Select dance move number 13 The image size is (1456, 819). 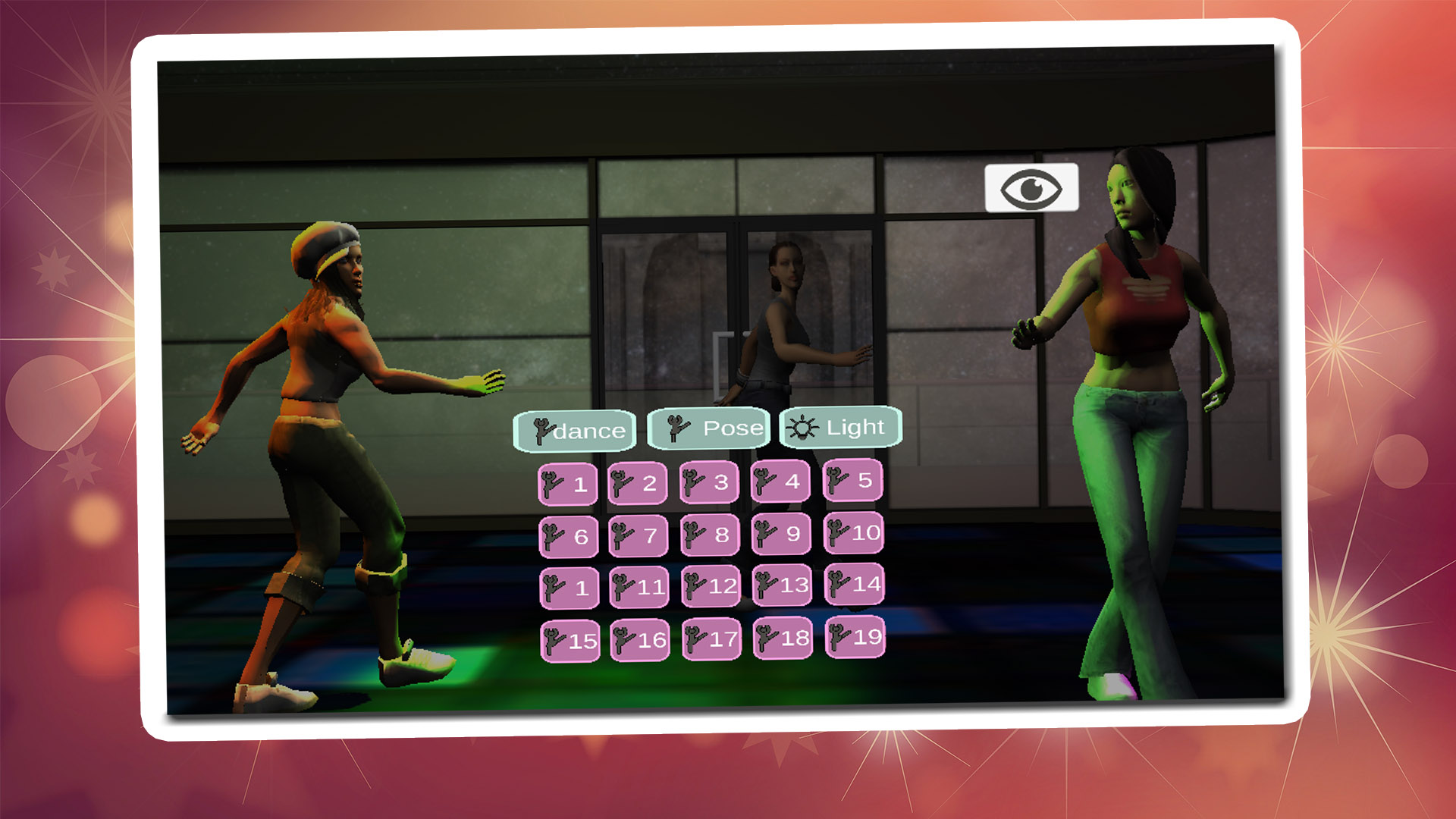[782, 585]
